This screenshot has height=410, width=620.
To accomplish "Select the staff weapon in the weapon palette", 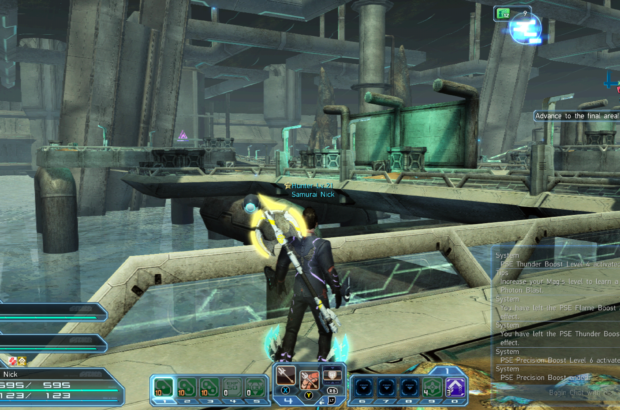I will click(286, 379).
